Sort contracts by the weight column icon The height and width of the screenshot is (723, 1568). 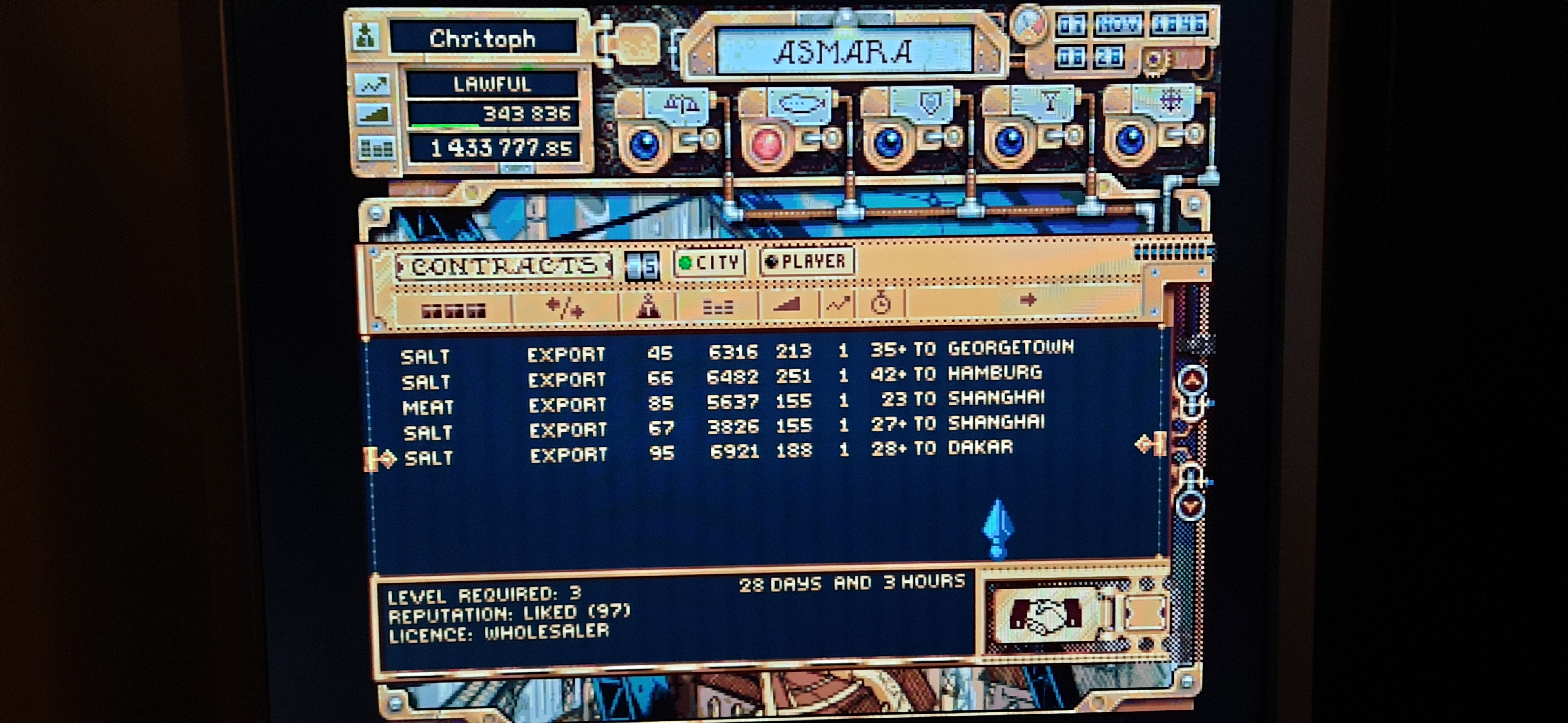coord(648,305)
